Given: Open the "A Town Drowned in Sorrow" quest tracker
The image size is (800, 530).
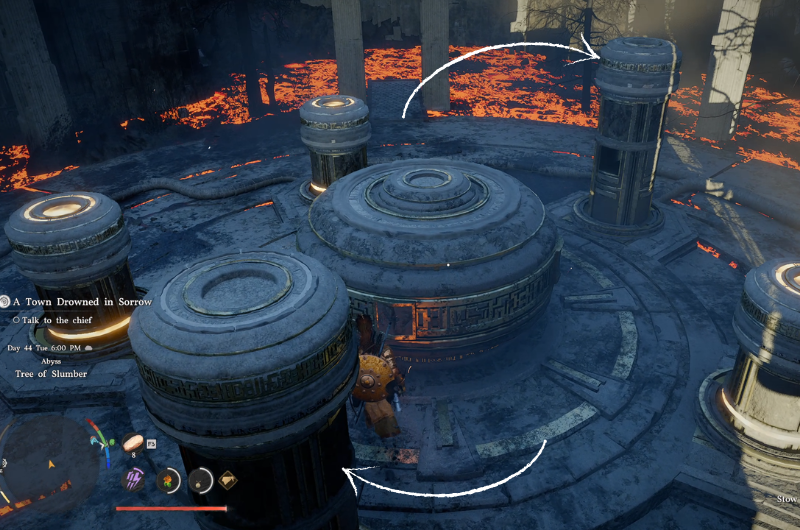Looking at the screenshot, I should click(x=82, y=301).
